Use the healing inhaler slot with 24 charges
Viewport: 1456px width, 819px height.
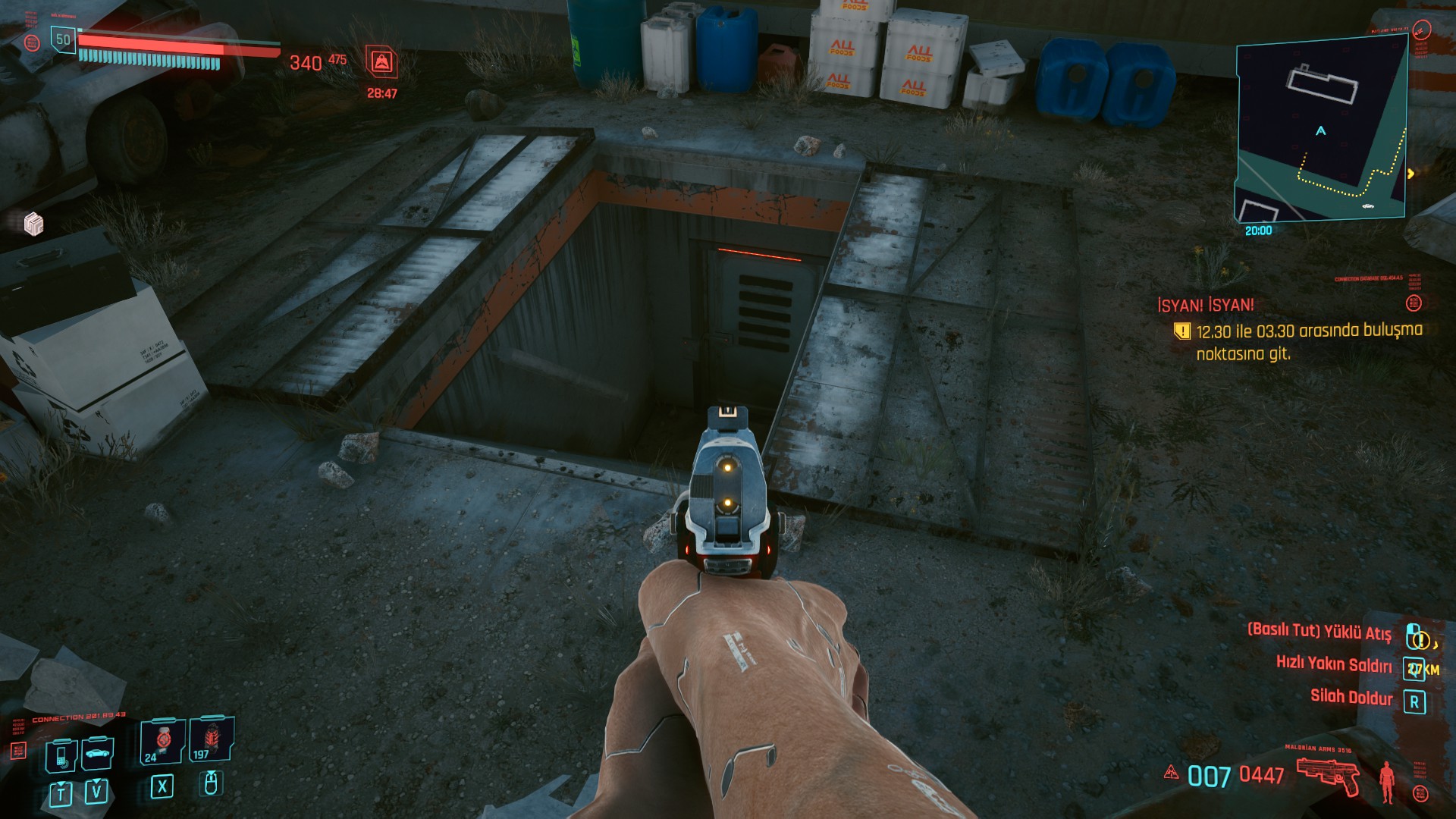[161, 741]
